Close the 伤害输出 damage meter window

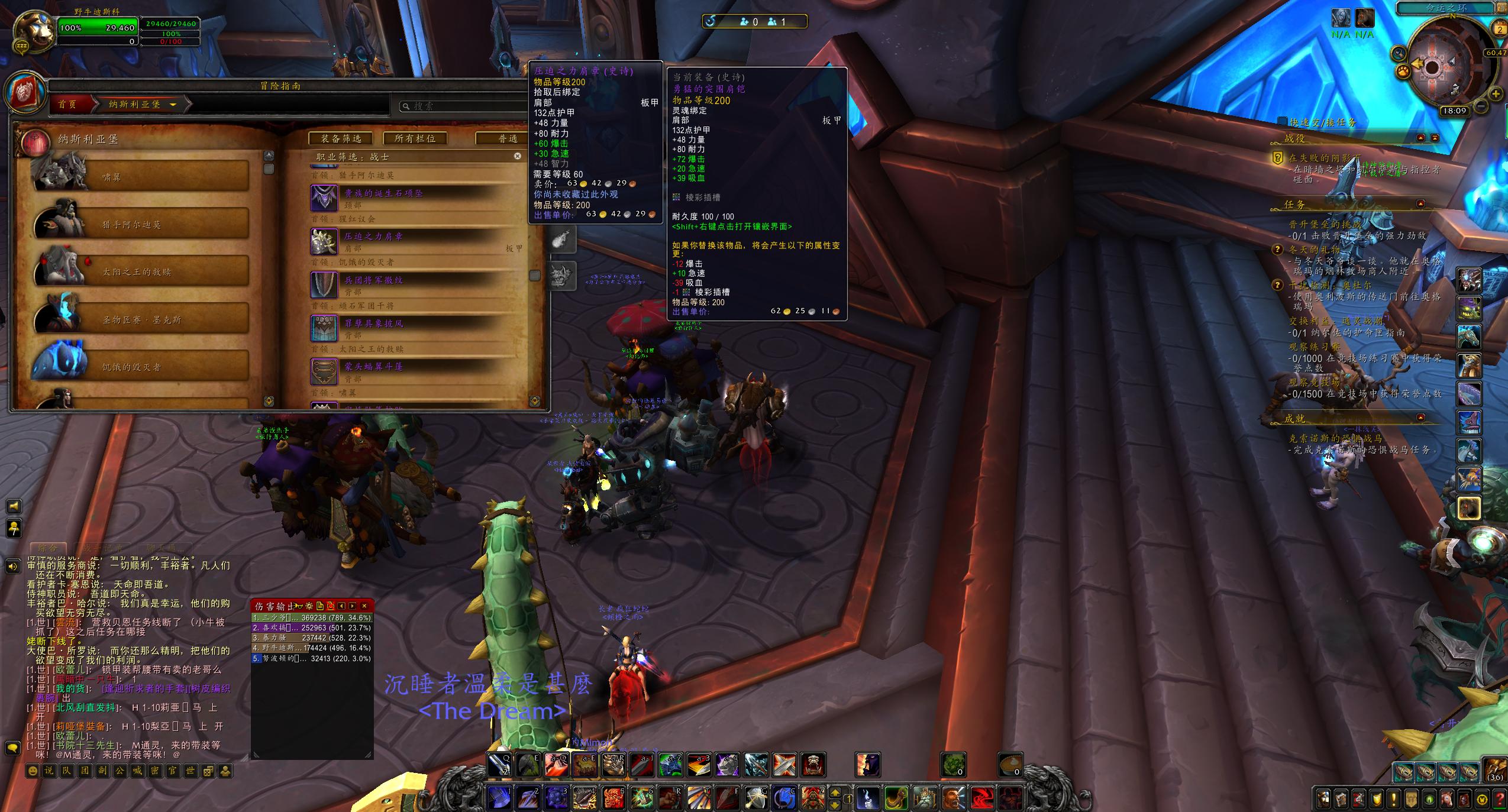tap(364, 606)
